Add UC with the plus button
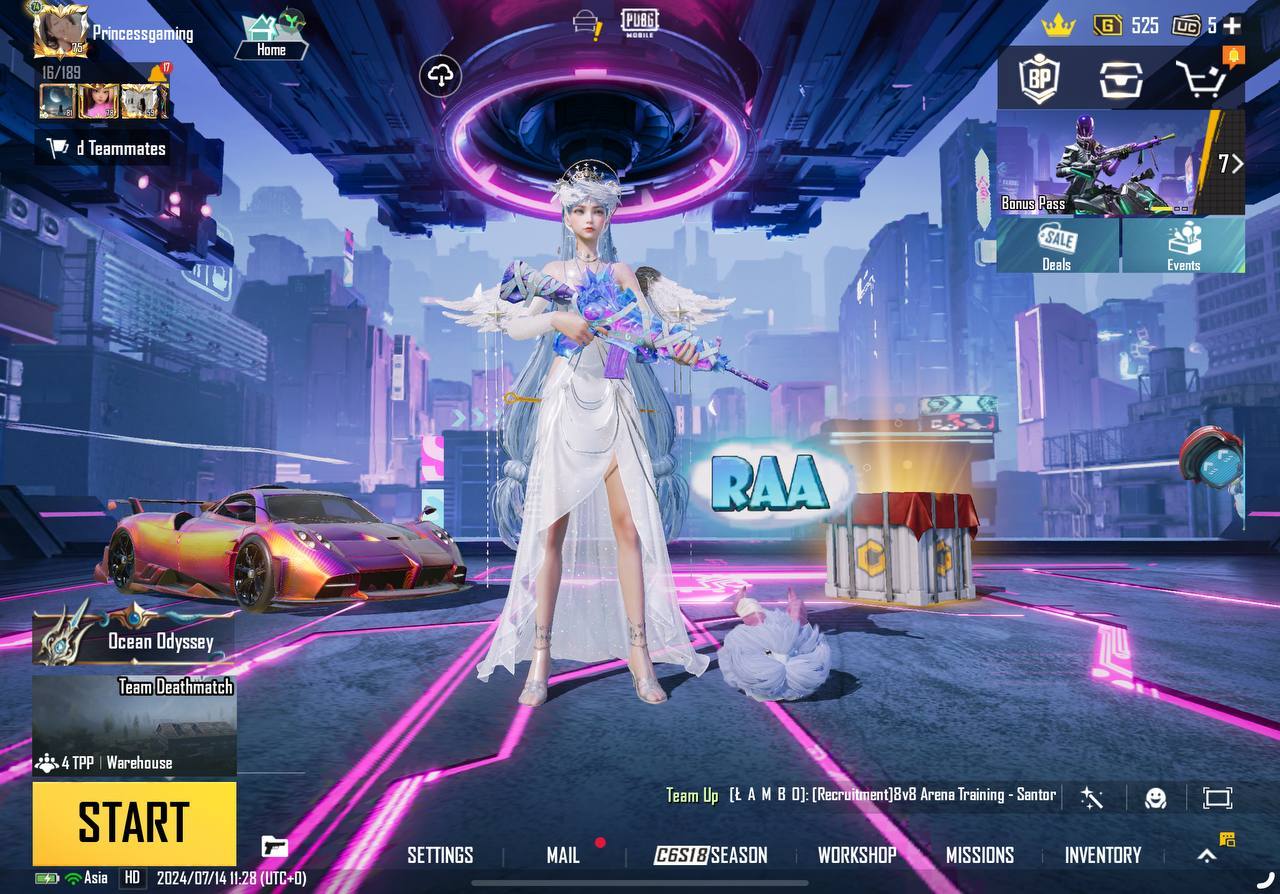The height and width of the screenshot is (894, 1280). (1232, 26)
